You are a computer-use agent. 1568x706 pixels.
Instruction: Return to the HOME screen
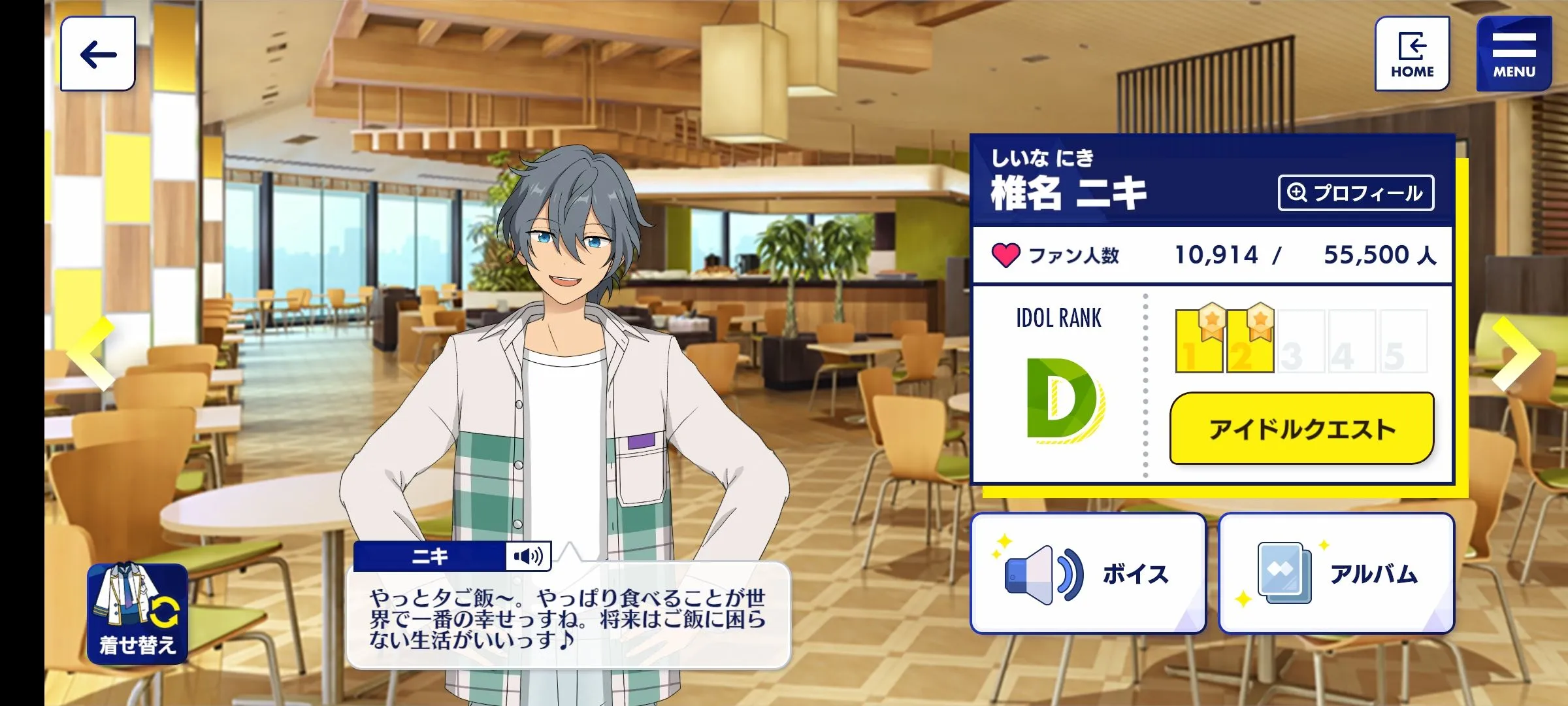(x=1412, y=54)
